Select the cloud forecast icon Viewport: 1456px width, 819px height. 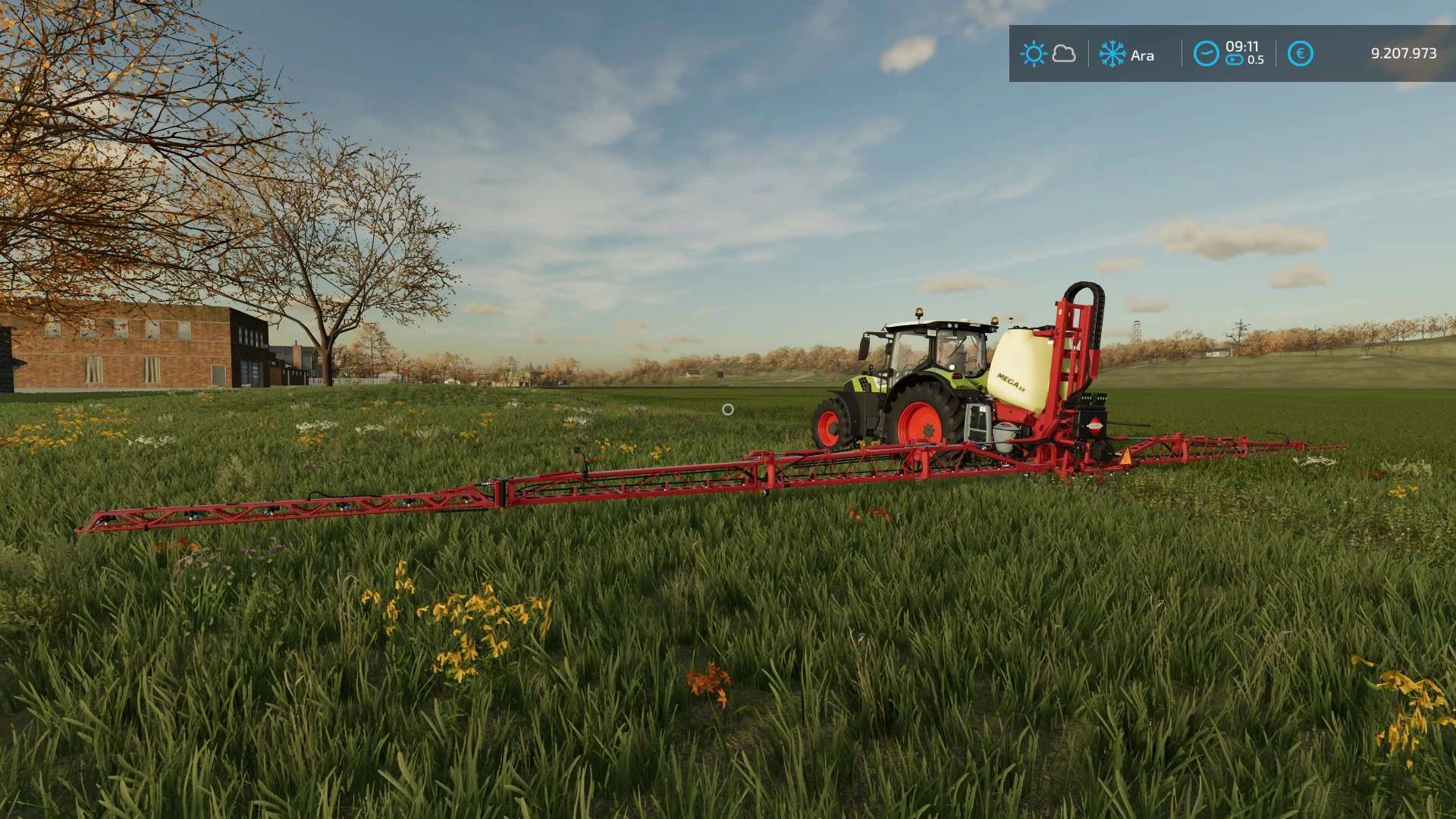1065,54
